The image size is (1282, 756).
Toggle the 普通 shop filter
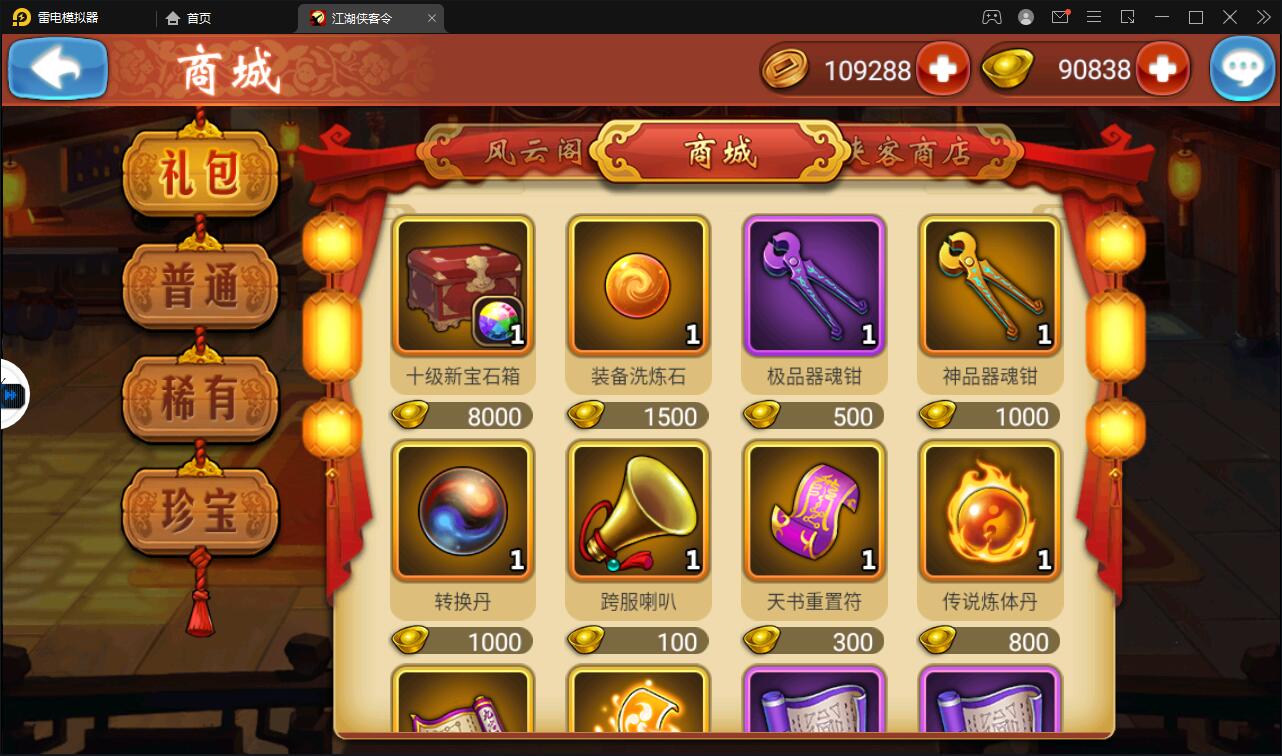coord(200,285)
